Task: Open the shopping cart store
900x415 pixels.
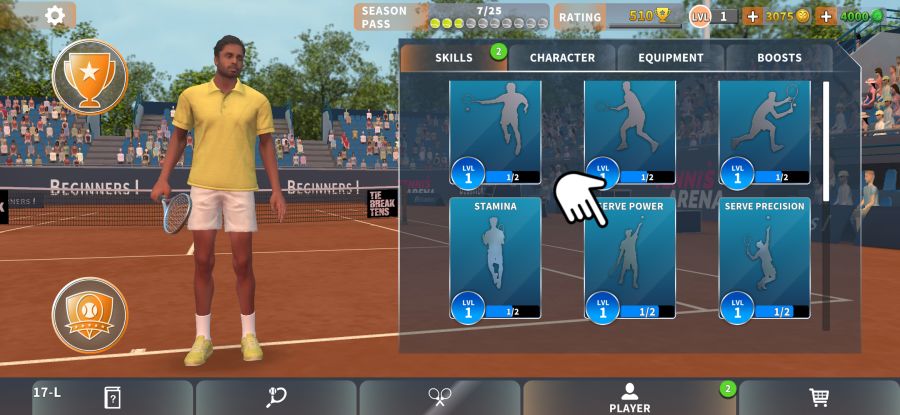Action: click(x=819, y=397)
